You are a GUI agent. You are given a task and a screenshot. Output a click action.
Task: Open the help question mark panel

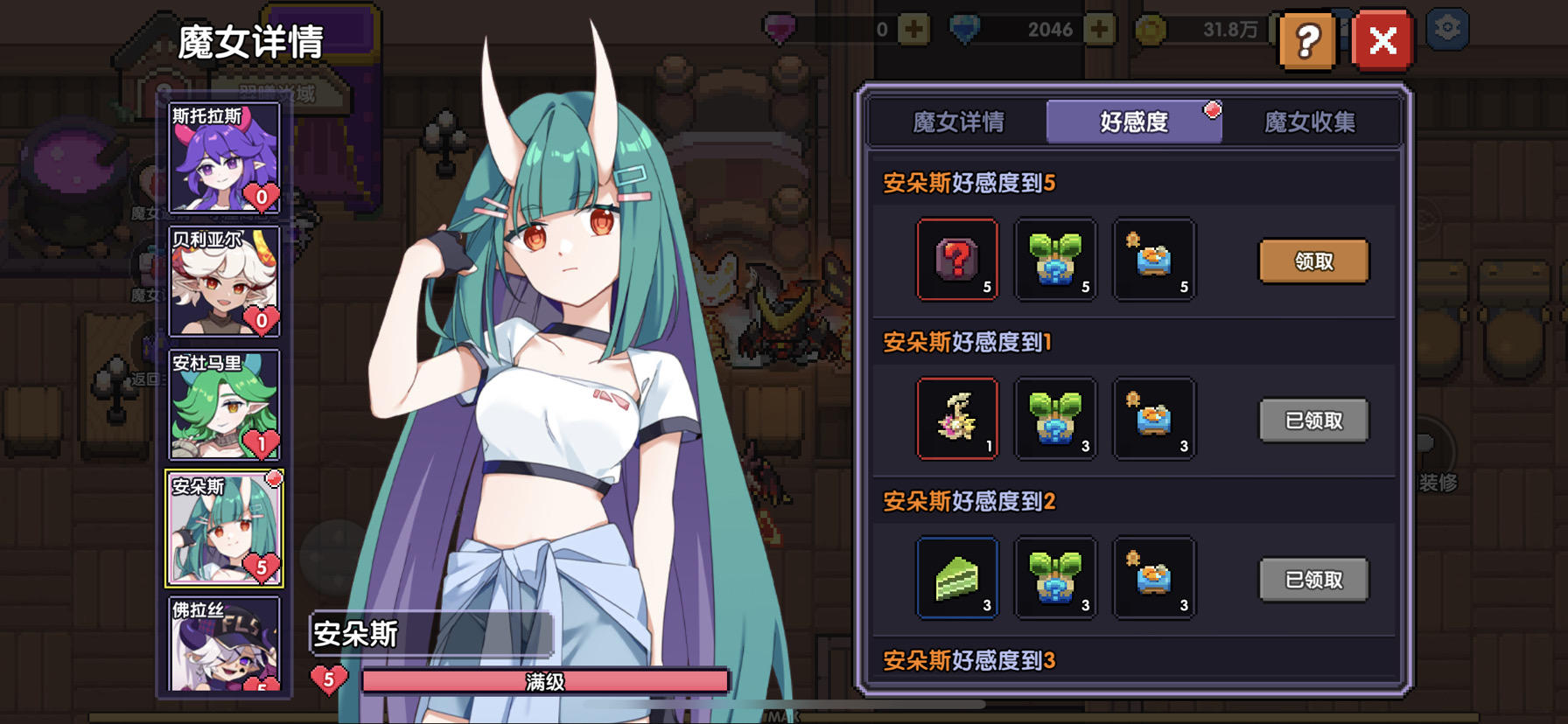click(1308, 40)
